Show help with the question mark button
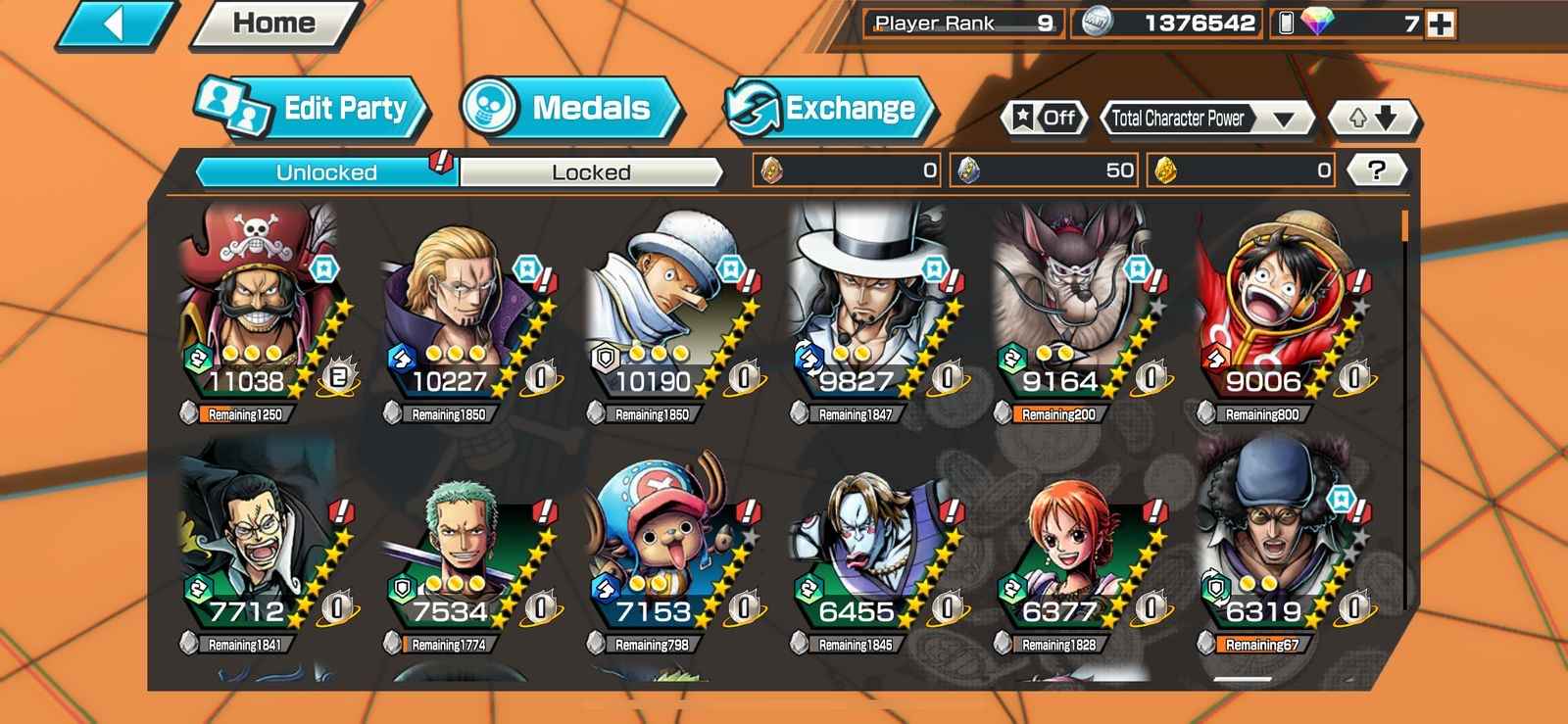1568x724 pixels. coord(1376,170)
